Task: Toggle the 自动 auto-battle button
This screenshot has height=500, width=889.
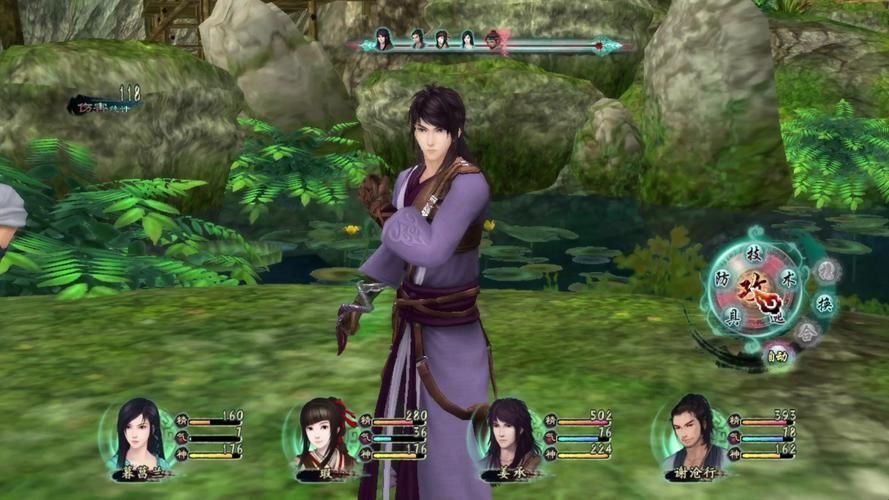Action: (x=777, y=355)
